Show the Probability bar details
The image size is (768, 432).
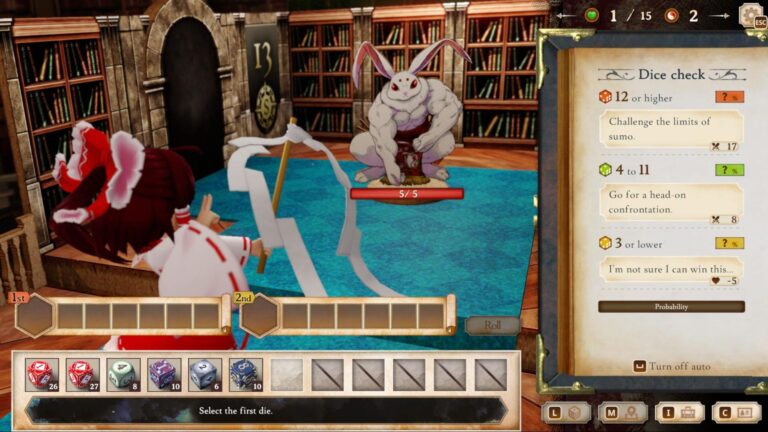pyautogui.click(x=671, y=307)
